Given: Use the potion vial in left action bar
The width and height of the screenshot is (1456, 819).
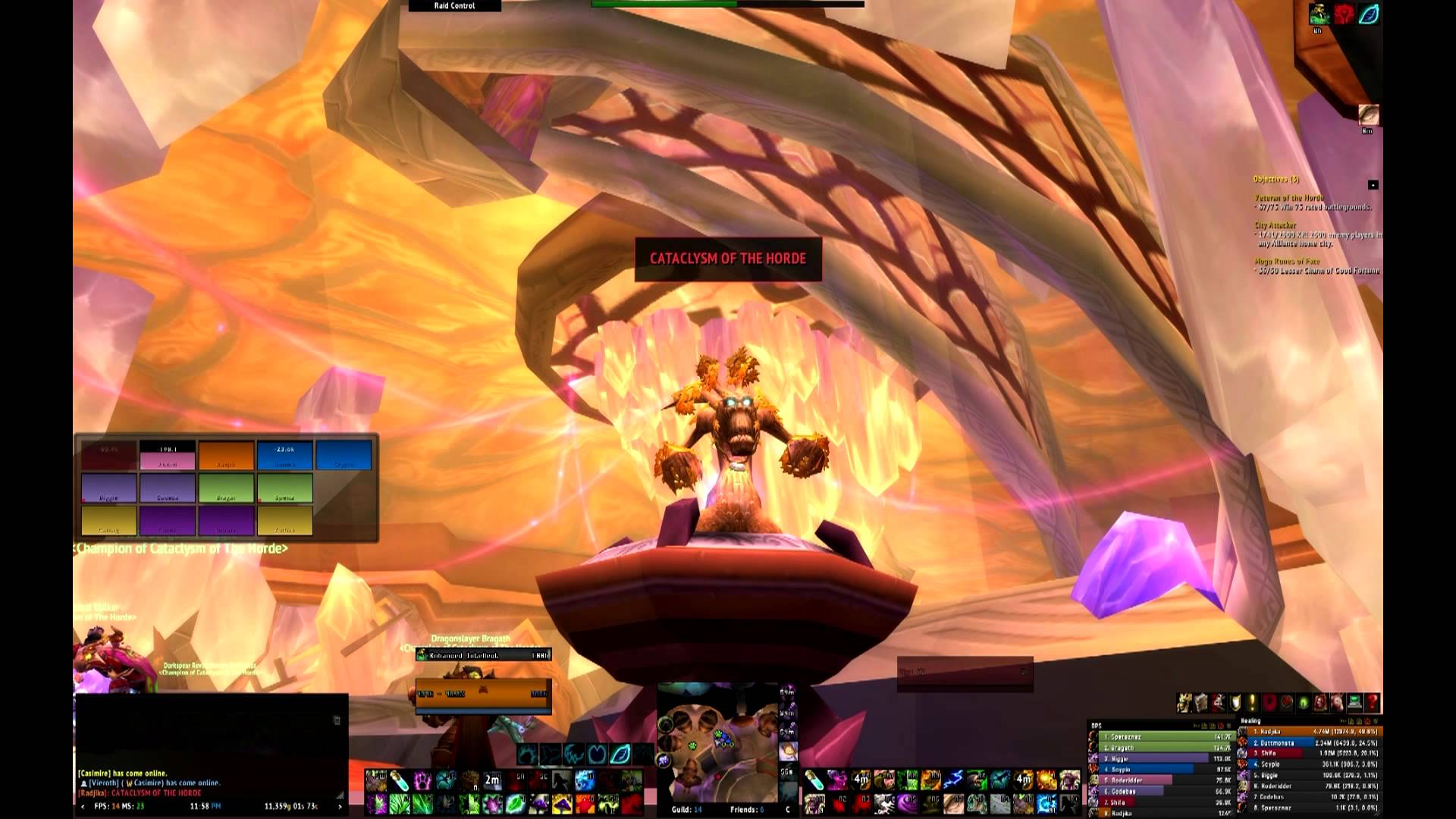Looking at the screenshot, I should (x=400, y=780).
